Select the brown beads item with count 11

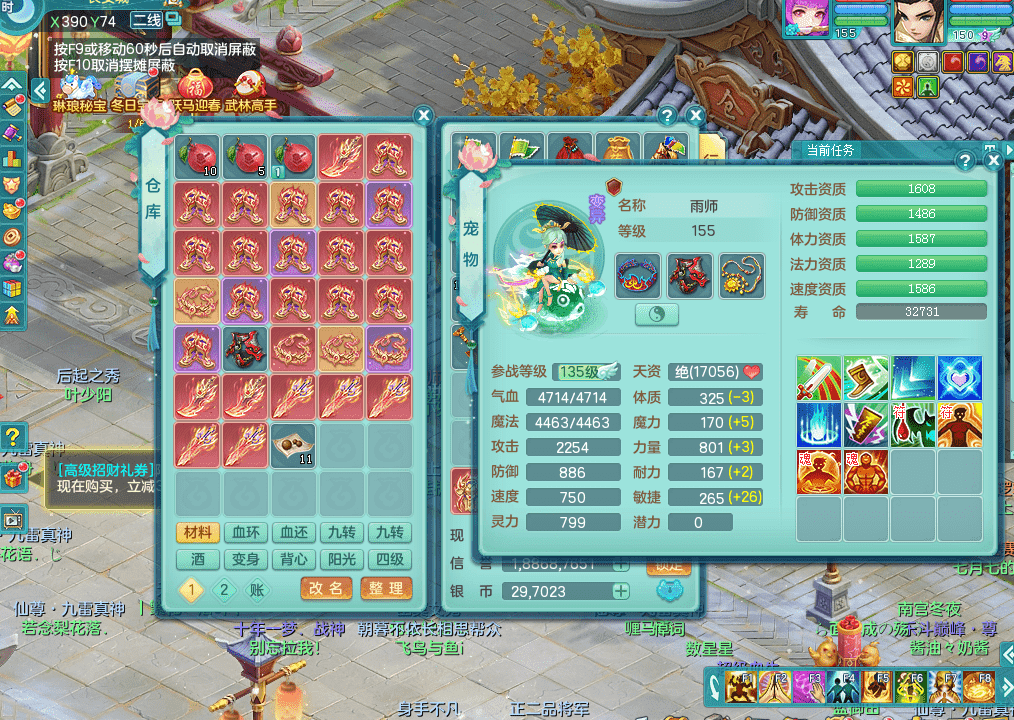(294, 445)
